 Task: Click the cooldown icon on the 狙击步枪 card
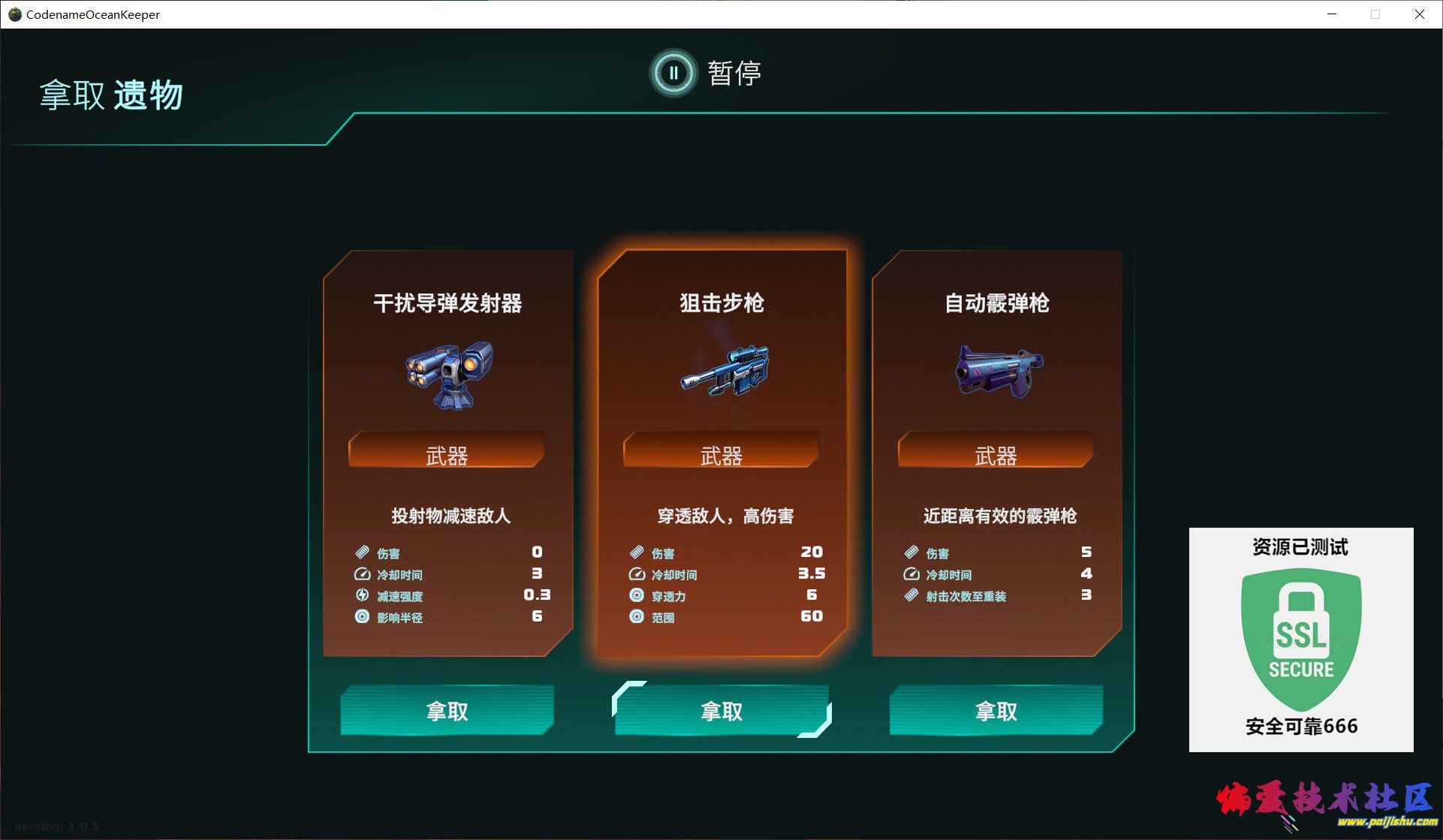tap(636, 574)
